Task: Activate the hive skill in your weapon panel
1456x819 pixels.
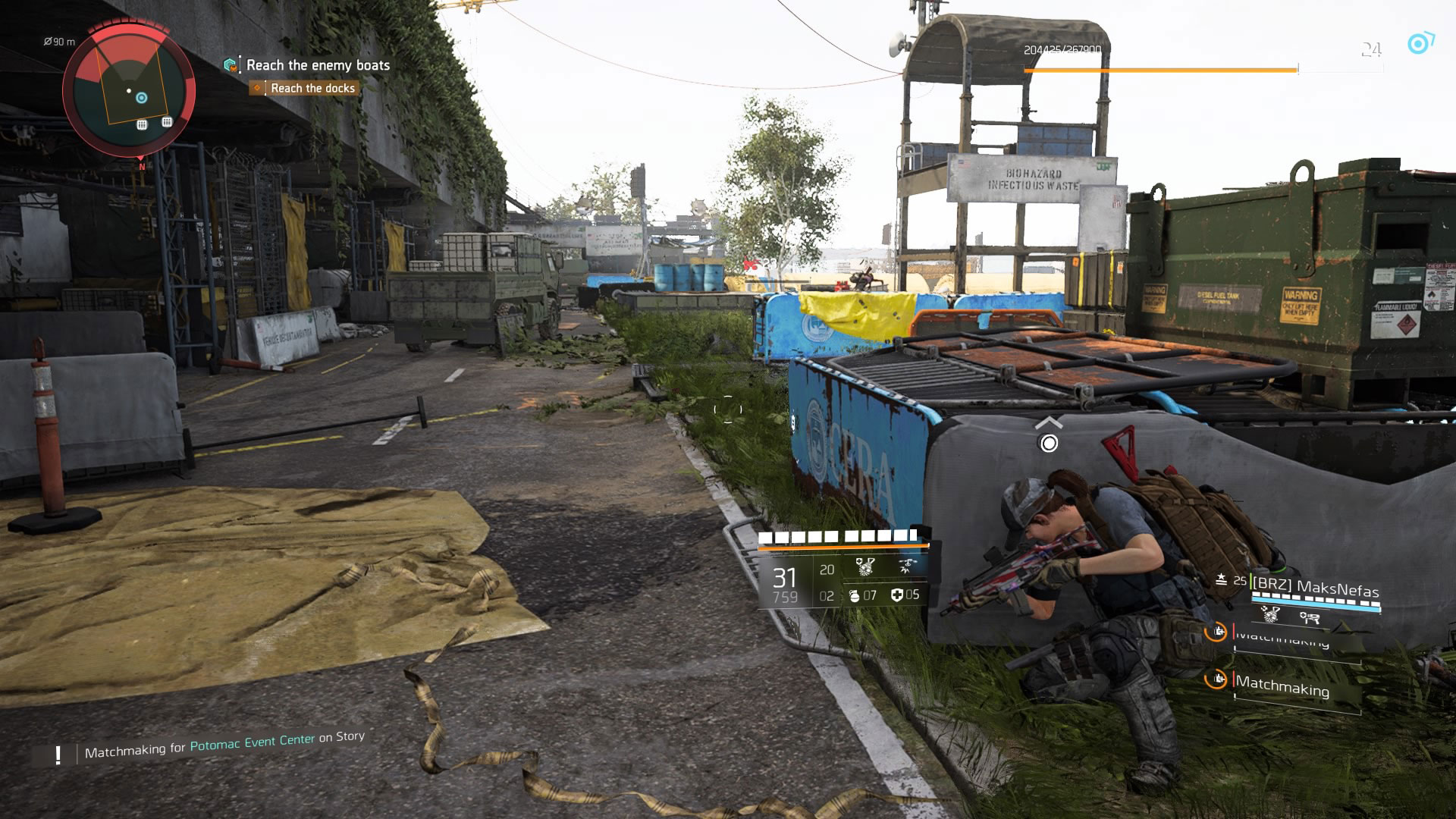Action: click(x=865, y=566)
